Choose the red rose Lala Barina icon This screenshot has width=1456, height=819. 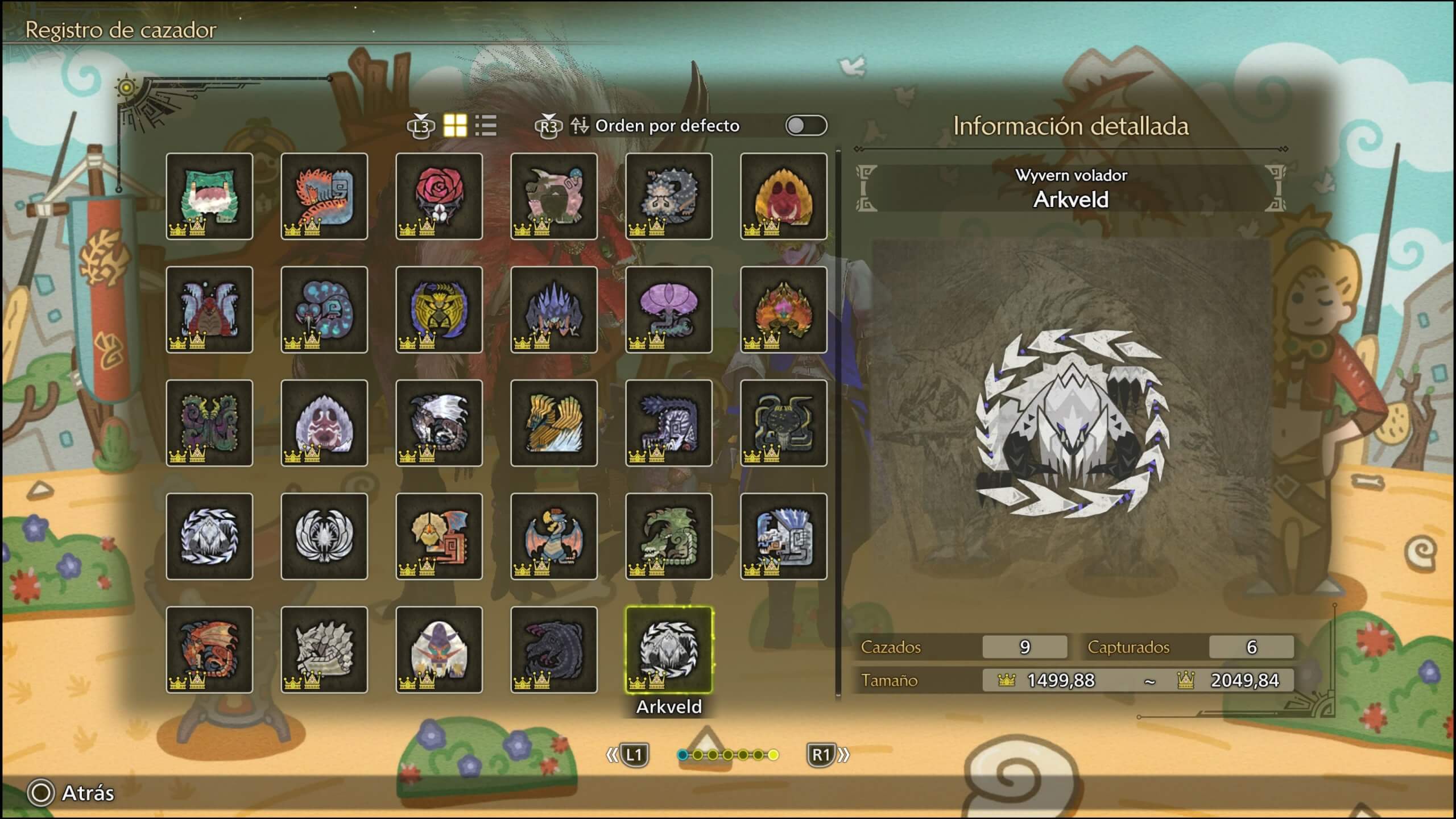pos(439,196)
